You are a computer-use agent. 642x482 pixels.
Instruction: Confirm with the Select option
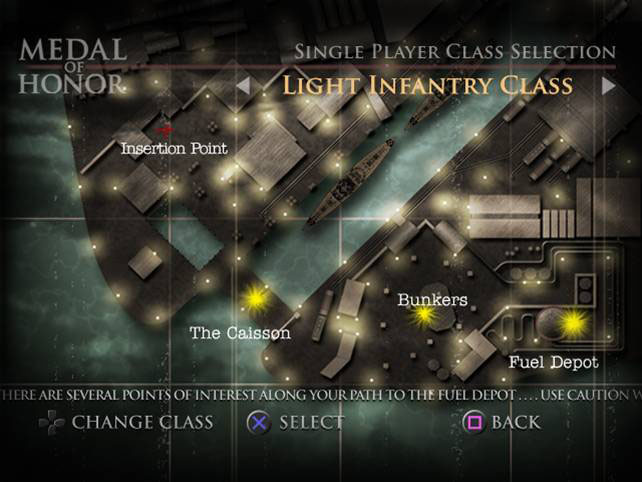(296, 422)
